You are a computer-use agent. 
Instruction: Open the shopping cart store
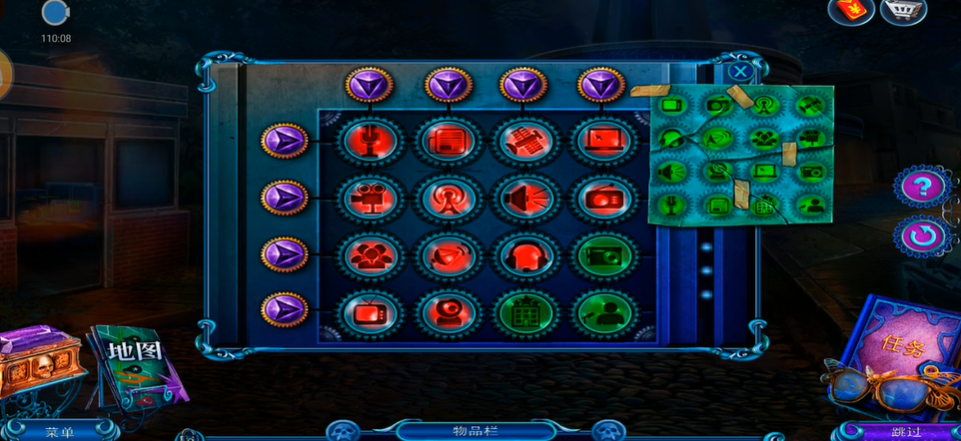(902, 11)
